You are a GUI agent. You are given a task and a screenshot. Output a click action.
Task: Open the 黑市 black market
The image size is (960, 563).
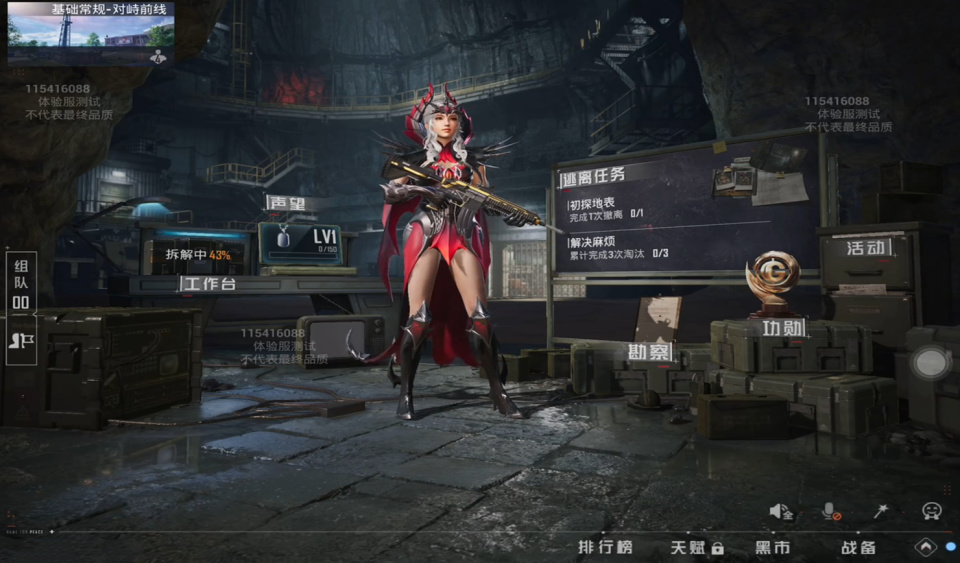[772, 547]
